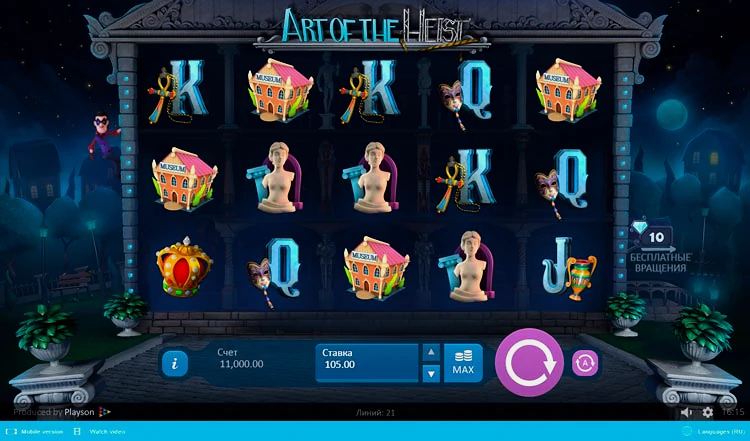Switch to the Mobile version

click(38, 432)
